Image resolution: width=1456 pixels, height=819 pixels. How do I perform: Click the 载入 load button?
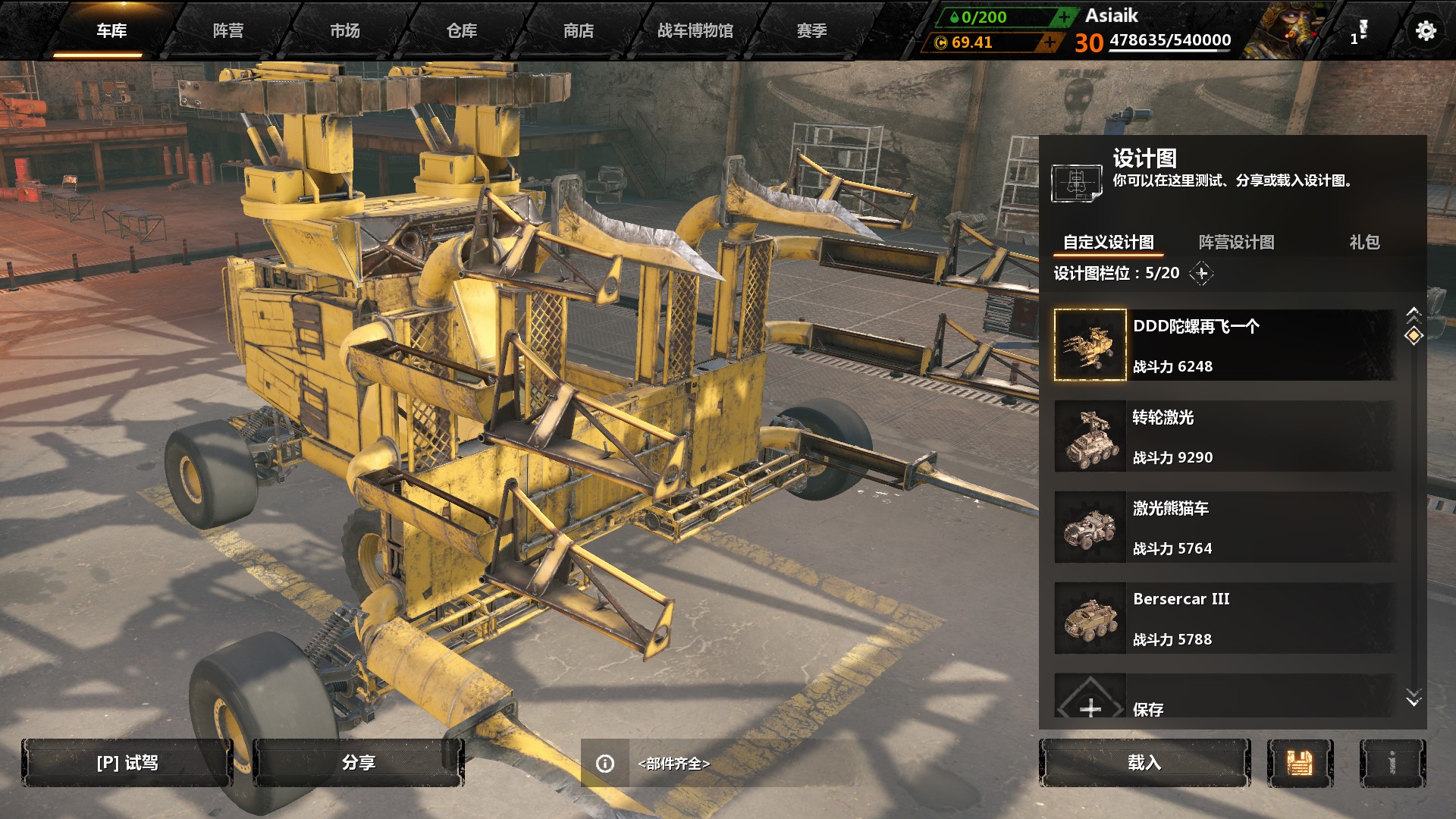pos(1144,763)
